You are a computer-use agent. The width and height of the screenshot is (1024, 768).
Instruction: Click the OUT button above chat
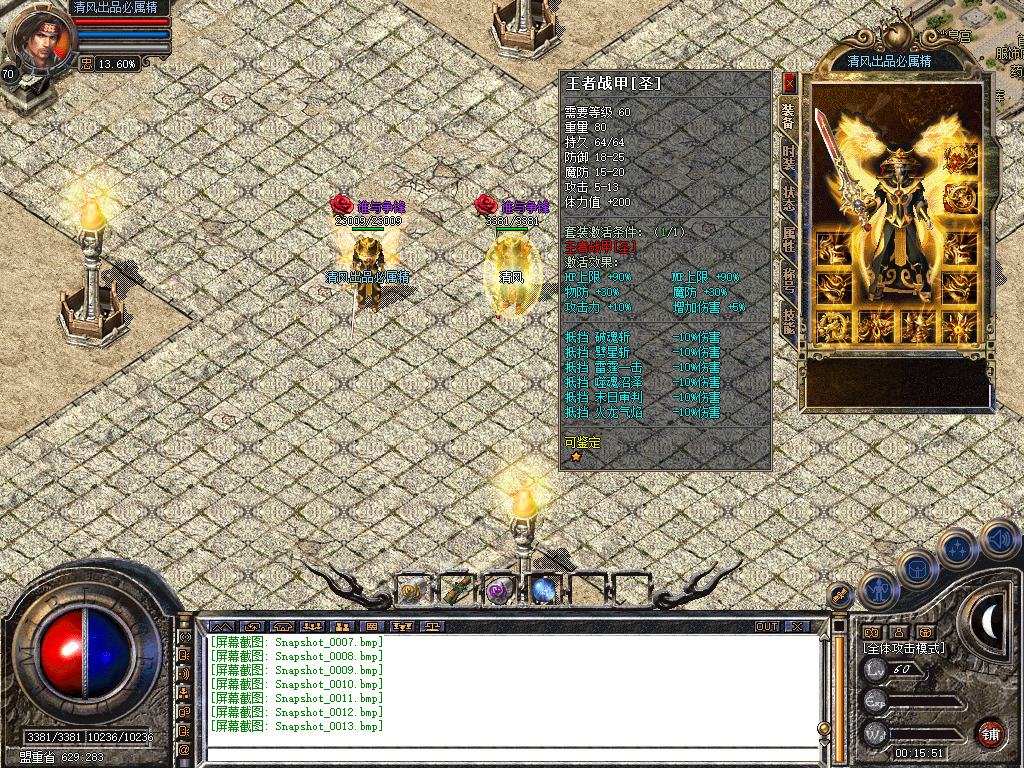[x=767, y=626]
